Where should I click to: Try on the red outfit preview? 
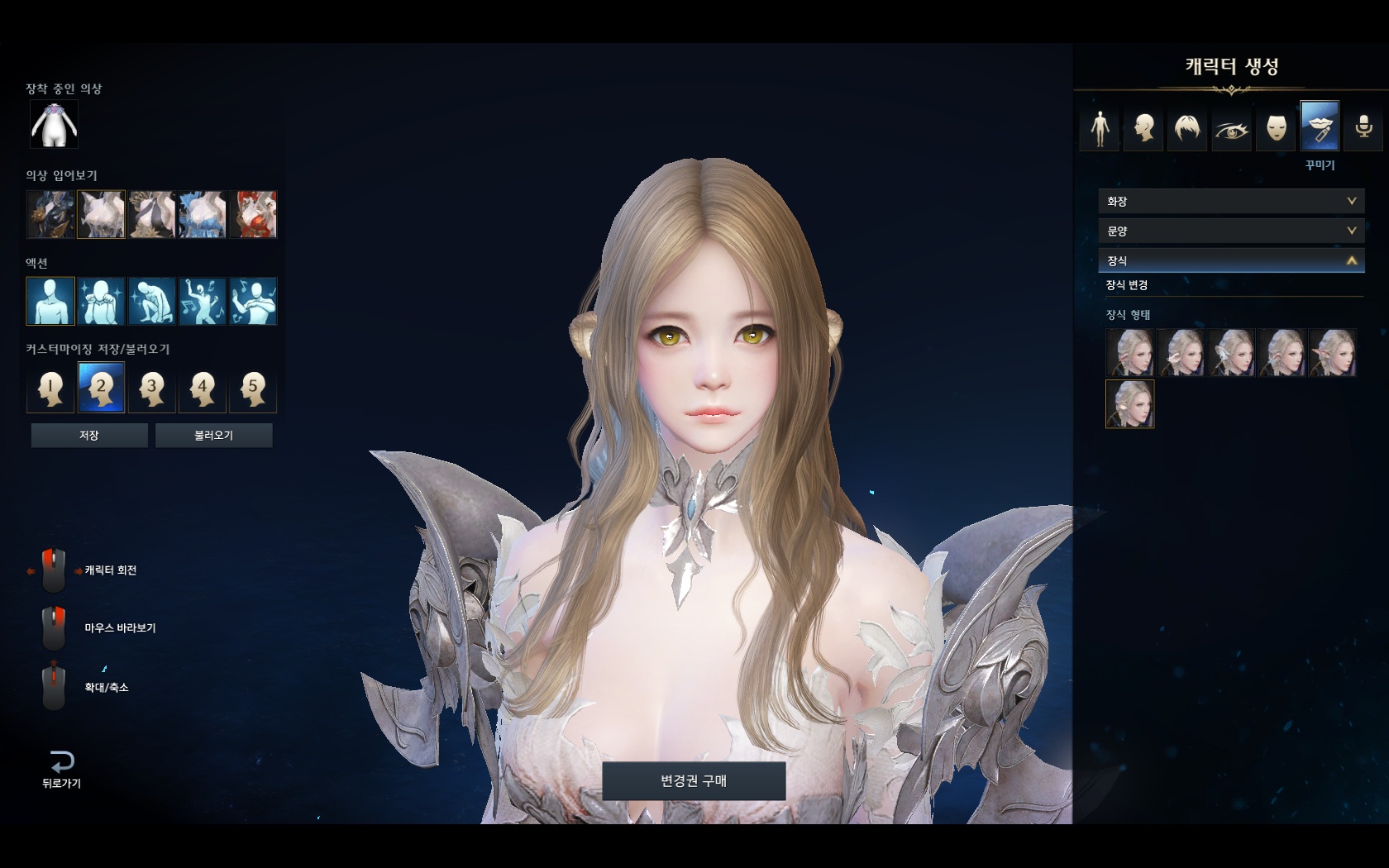[x=253, y=214]
